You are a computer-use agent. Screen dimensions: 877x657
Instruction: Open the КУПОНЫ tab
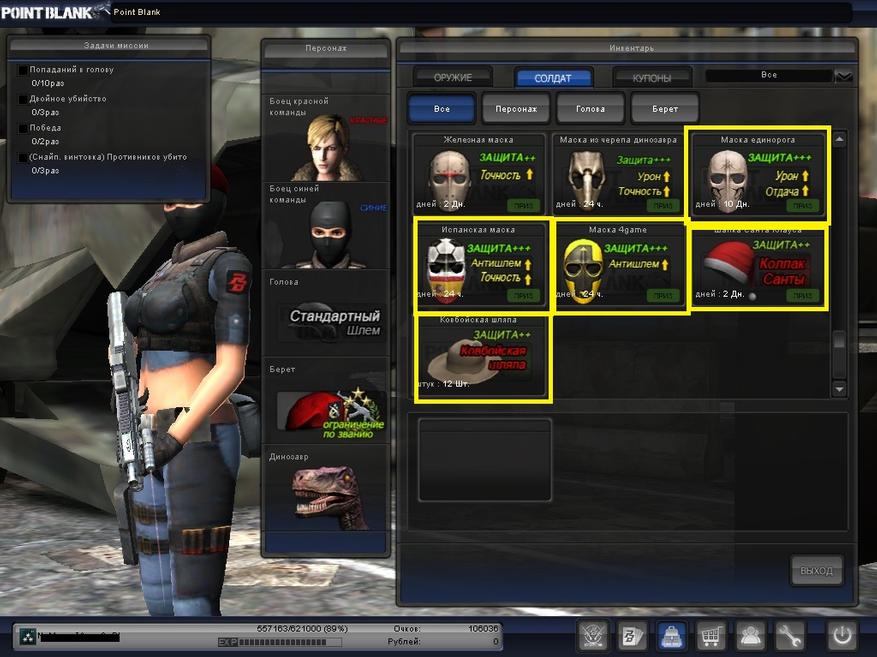[x=651, y=77]
